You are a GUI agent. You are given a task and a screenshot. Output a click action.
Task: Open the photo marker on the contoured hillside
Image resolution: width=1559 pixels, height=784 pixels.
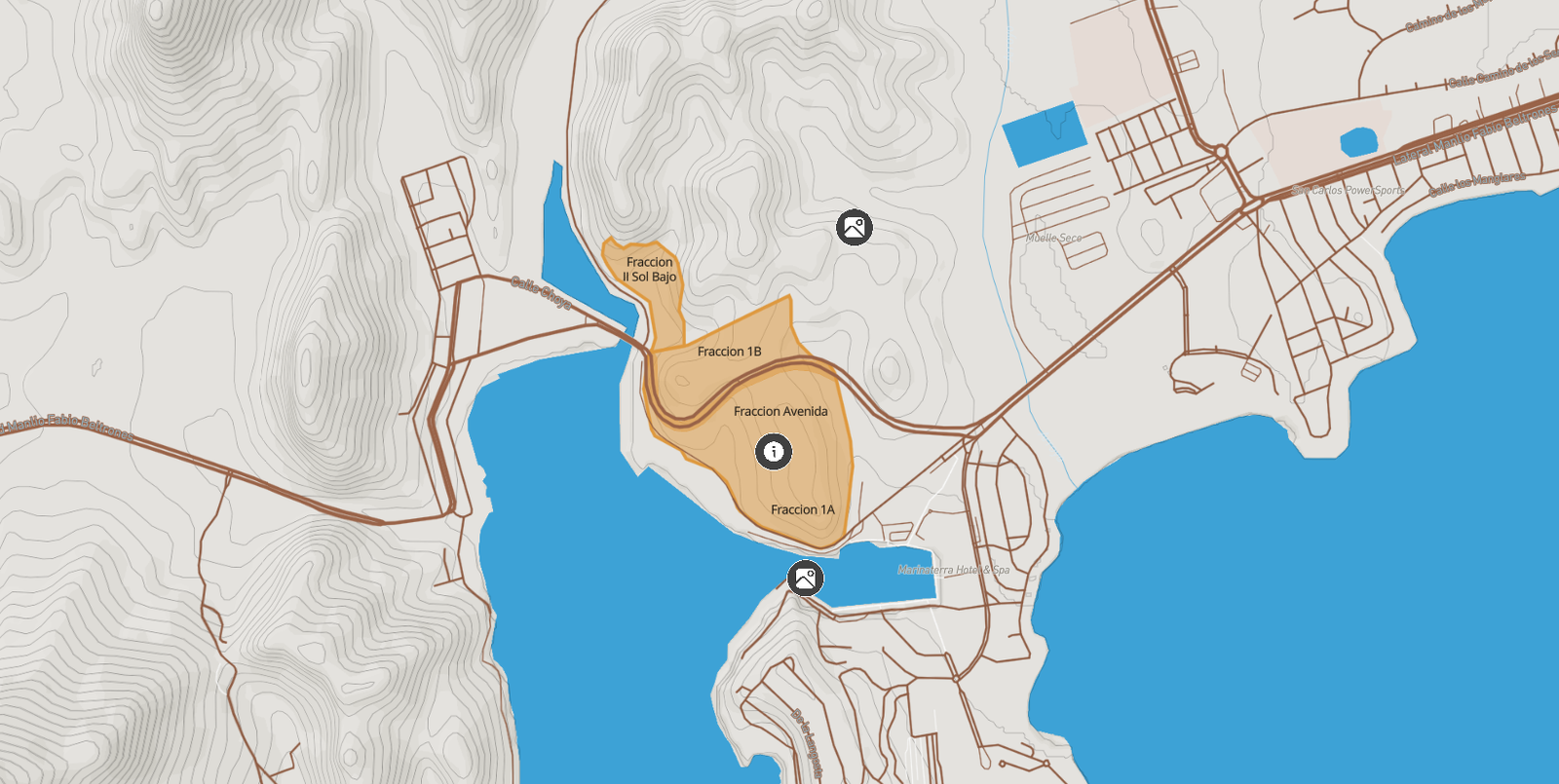coord(855,228)
